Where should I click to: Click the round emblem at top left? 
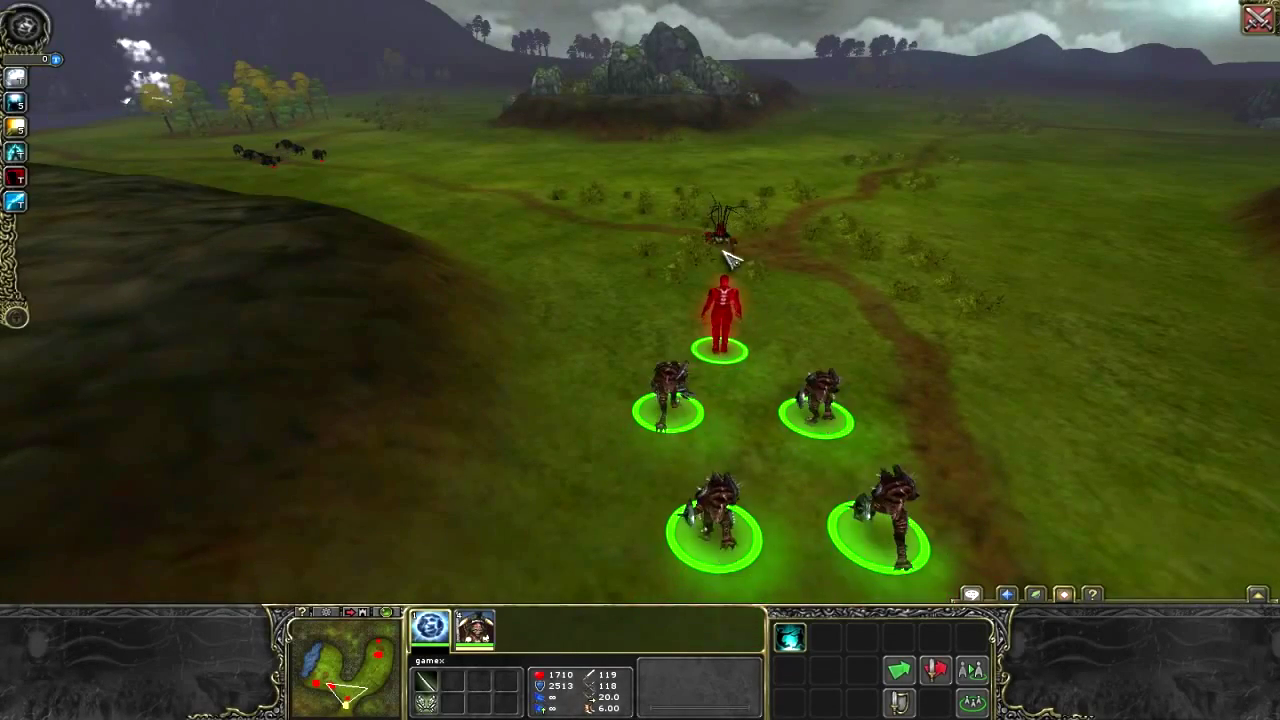24,27
